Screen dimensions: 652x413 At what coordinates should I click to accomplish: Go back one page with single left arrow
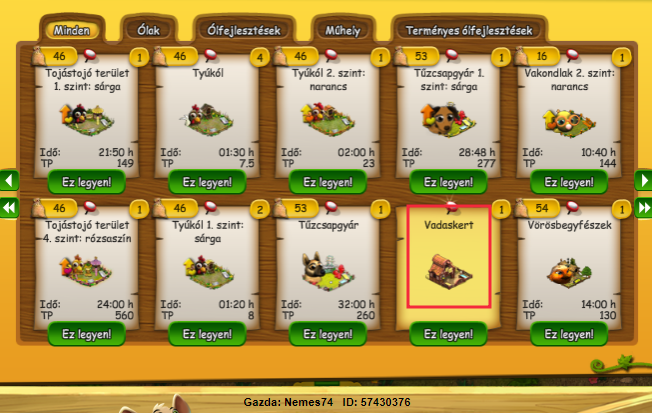[9, 181]
